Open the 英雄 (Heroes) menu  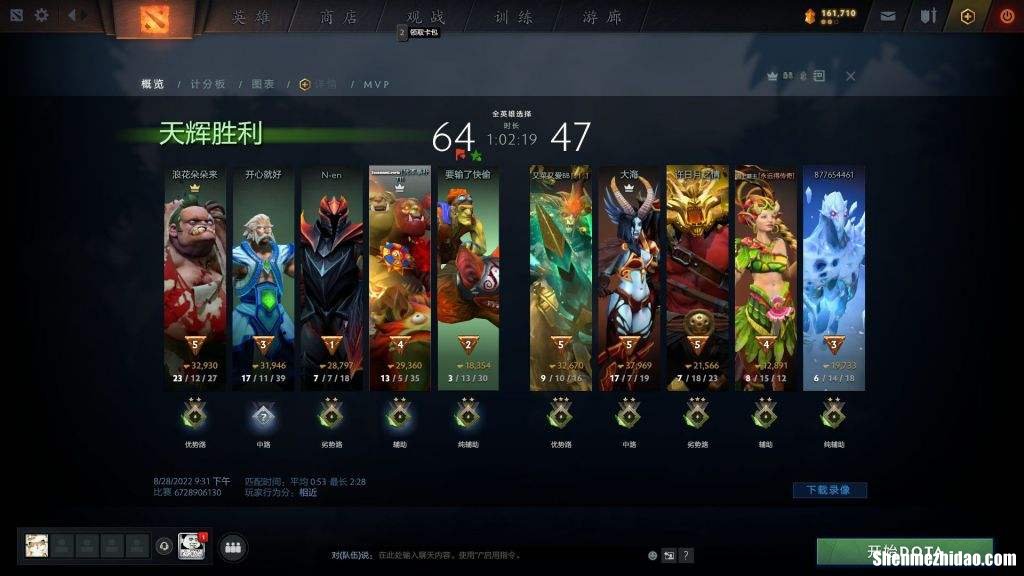pos(251,18)
